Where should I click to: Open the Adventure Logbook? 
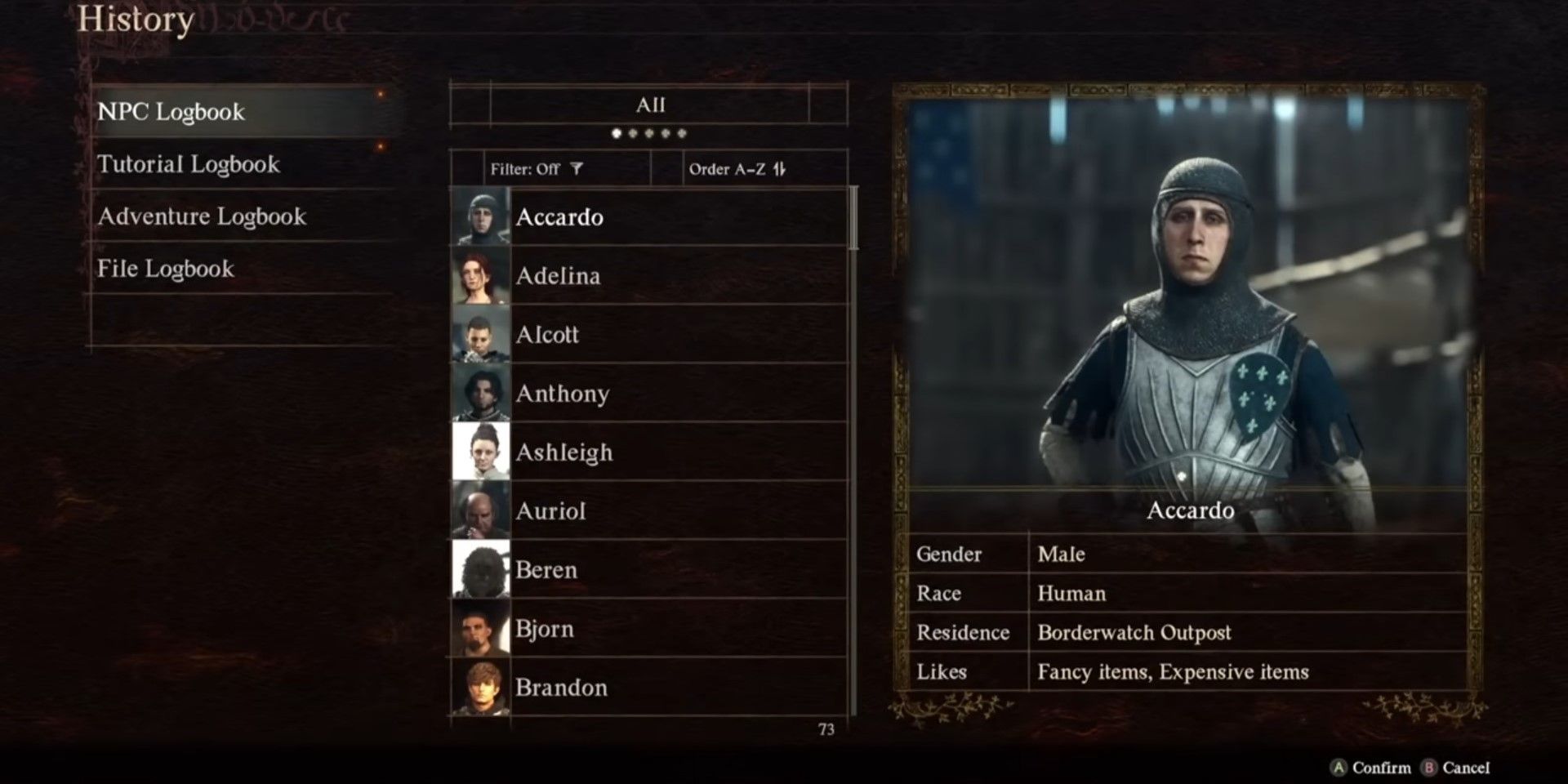(202, 216)
